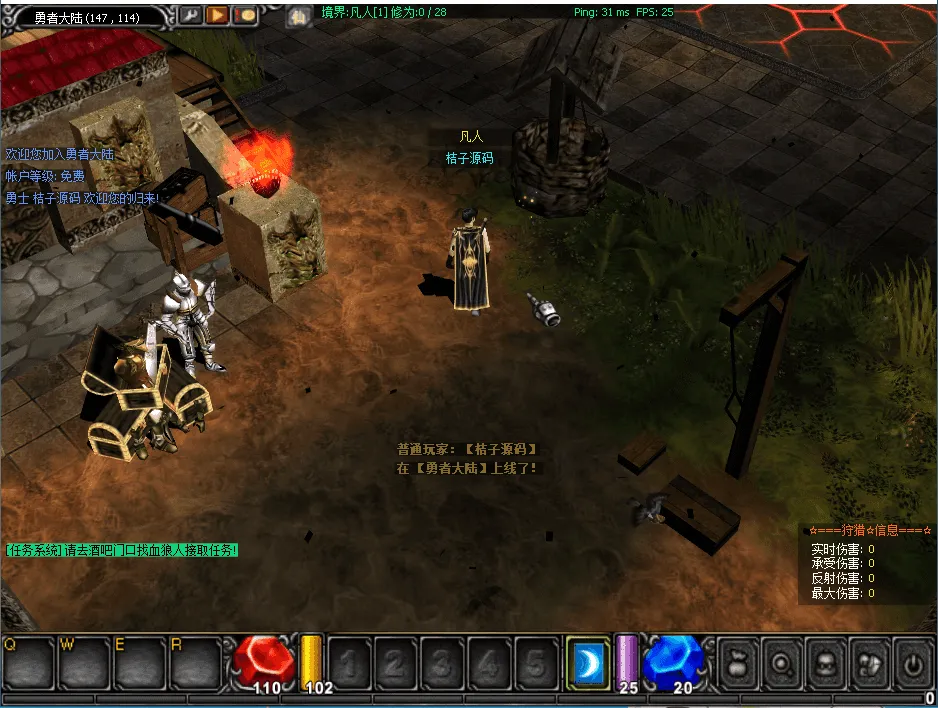Viewport: 938px width, 708px height.
Task: Select quick slot number 3
Action: pyautogui.click(x=442, y=662)
